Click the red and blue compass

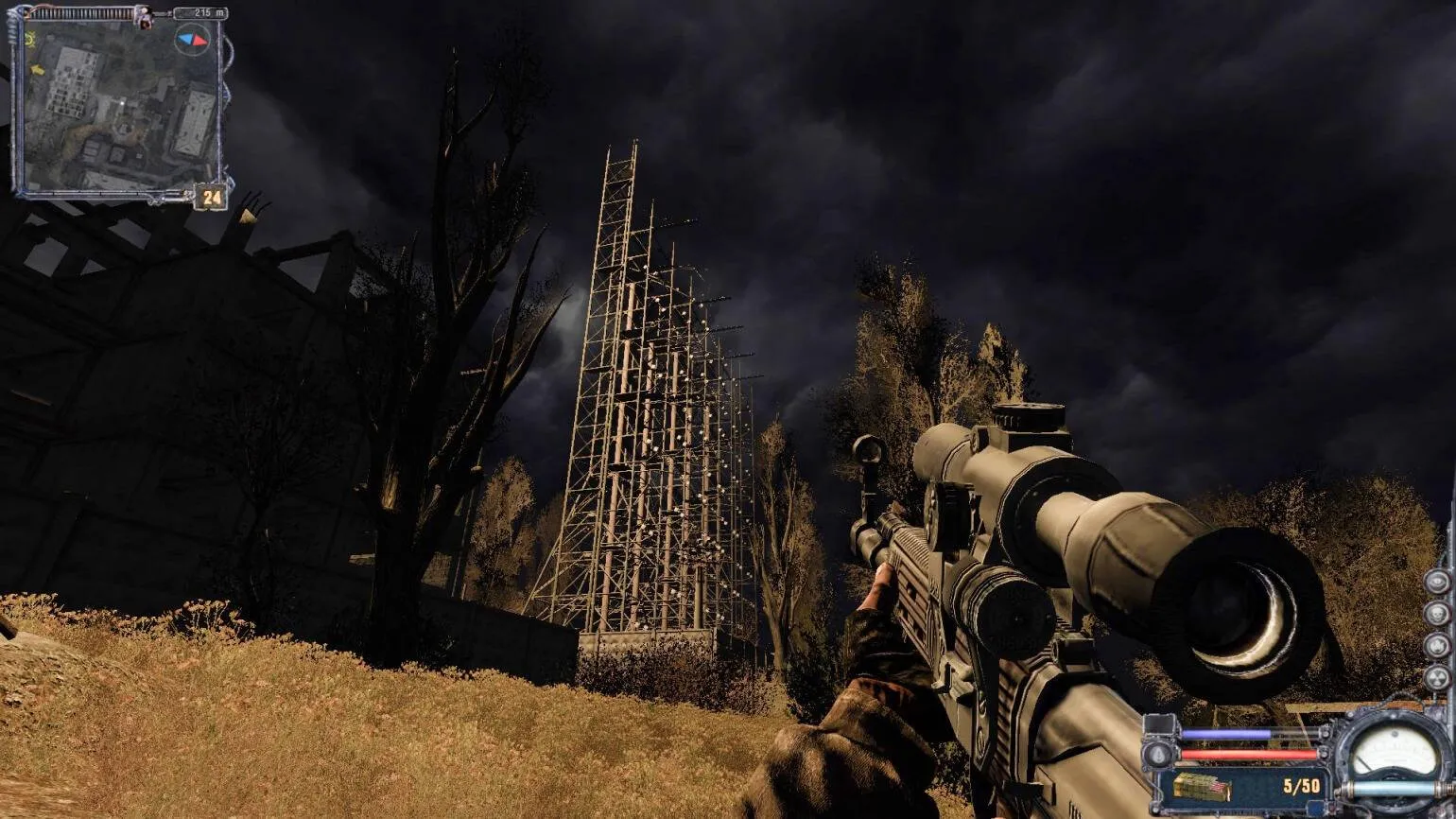(x=193, y=40)
